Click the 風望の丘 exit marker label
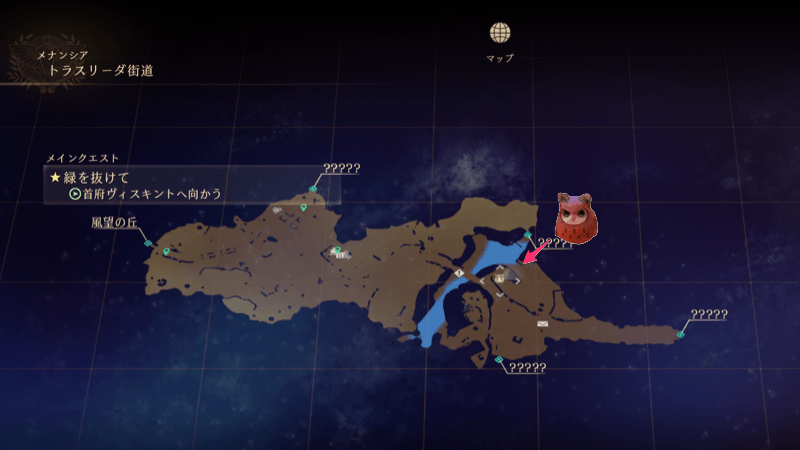The width and height of the screenshot is (800, 450). (111, 224)
